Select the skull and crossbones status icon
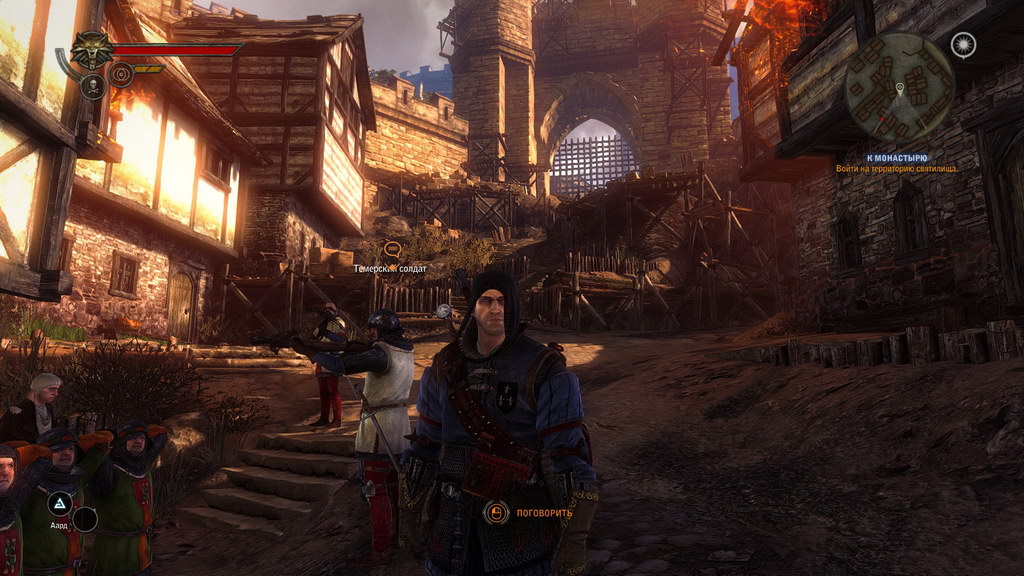 coord(93,86)
